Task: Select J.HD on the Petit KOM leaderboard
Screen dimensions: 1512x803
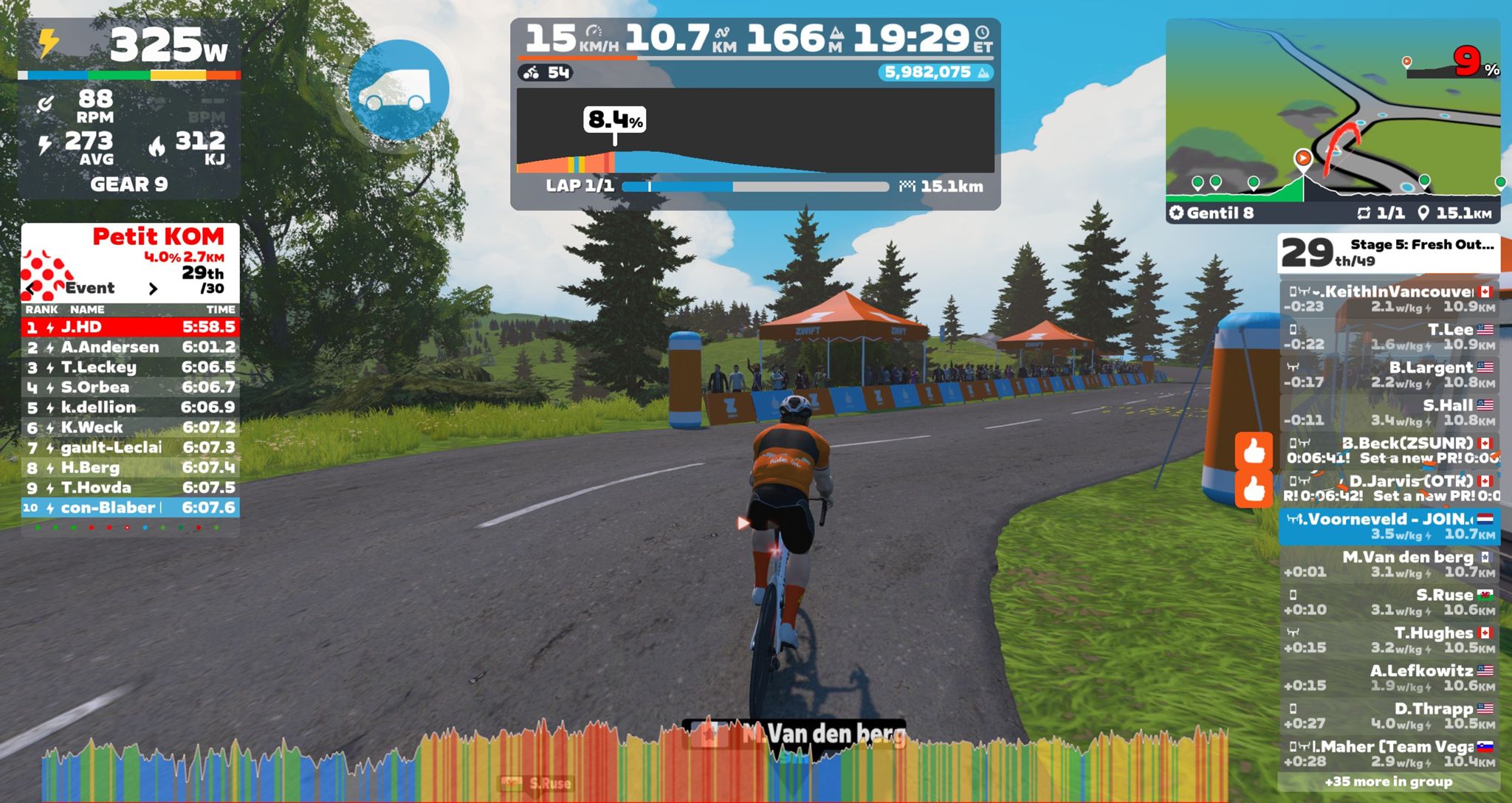Action: point(130,327)
